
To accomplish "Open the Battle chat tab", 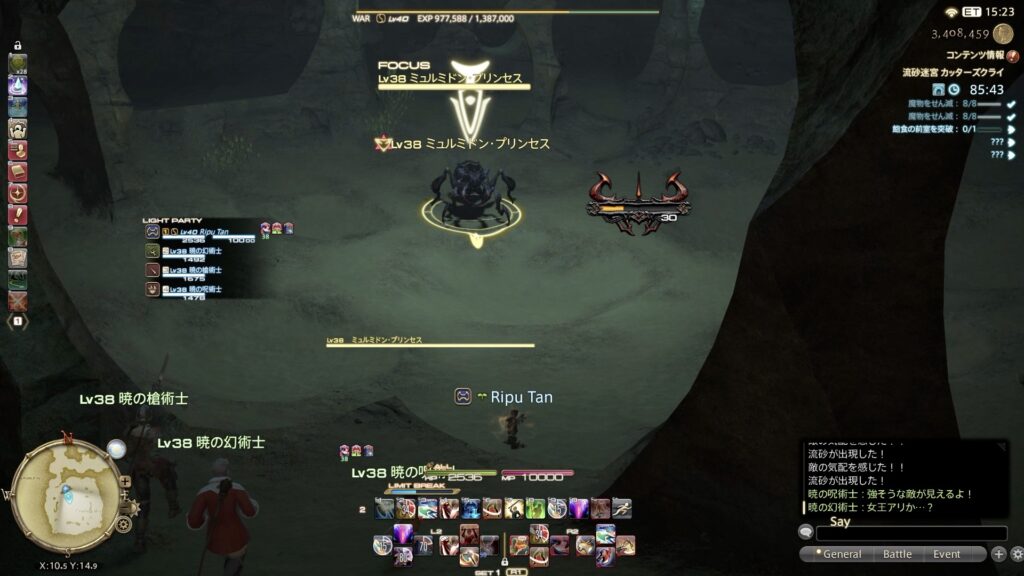I will pos(897,554).
